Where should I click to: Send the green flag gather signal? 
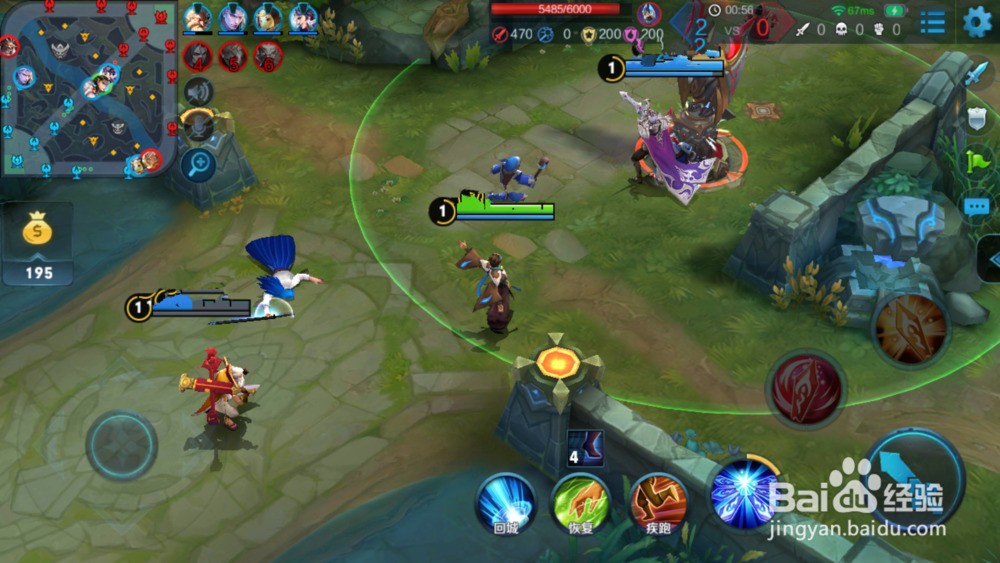pyautogui.click(x=977, y=161)
